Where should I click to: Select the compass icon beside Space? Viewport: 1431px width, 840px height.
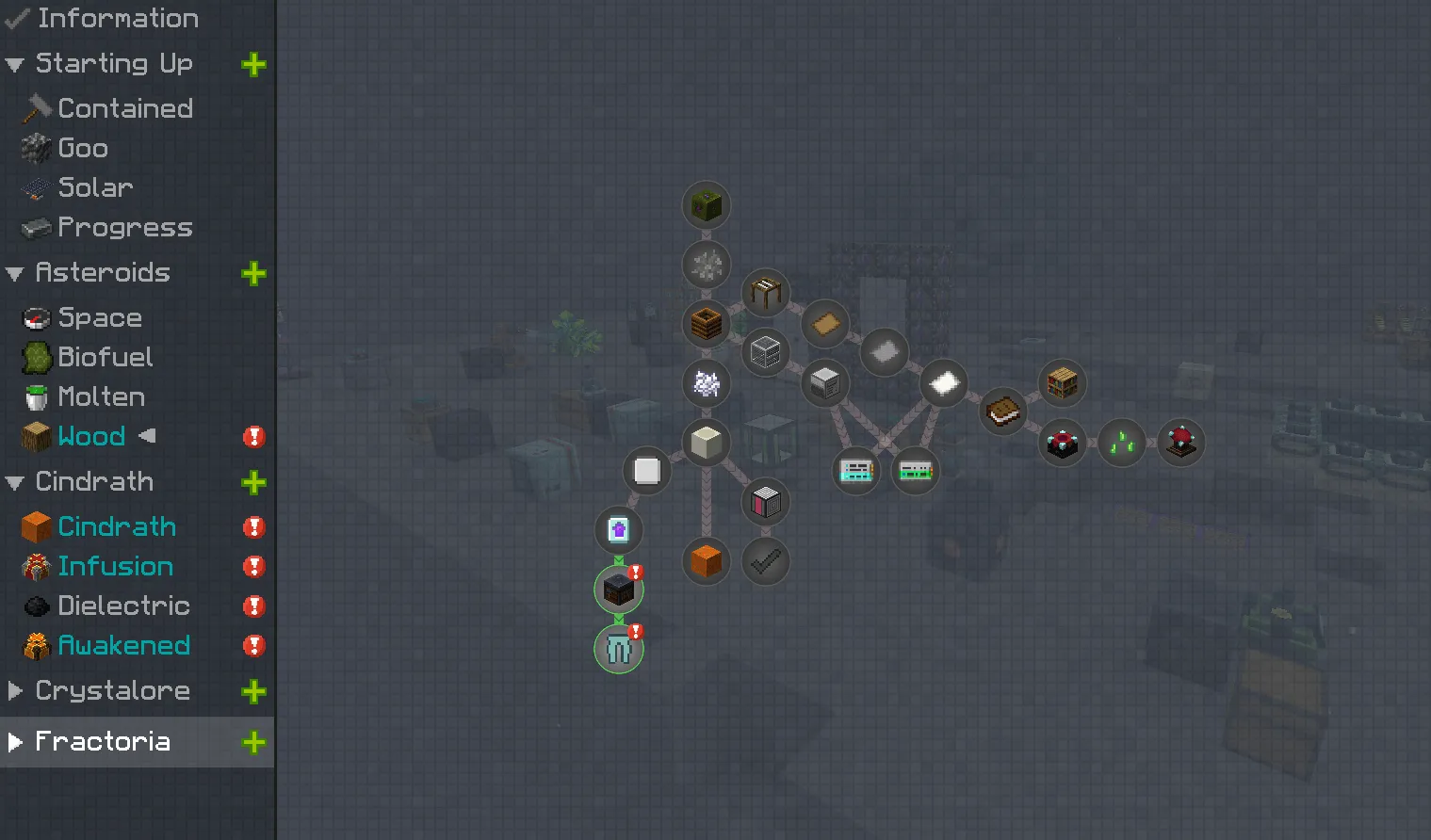coord(34,317)
